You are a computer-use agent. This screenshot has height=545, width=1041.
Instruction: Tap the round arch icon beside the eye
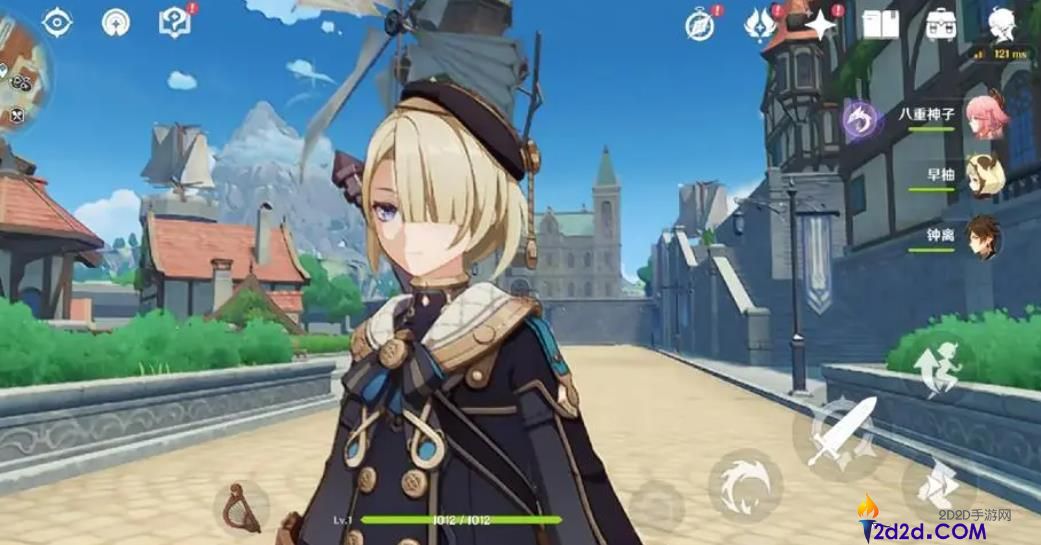tap(116, 23)
